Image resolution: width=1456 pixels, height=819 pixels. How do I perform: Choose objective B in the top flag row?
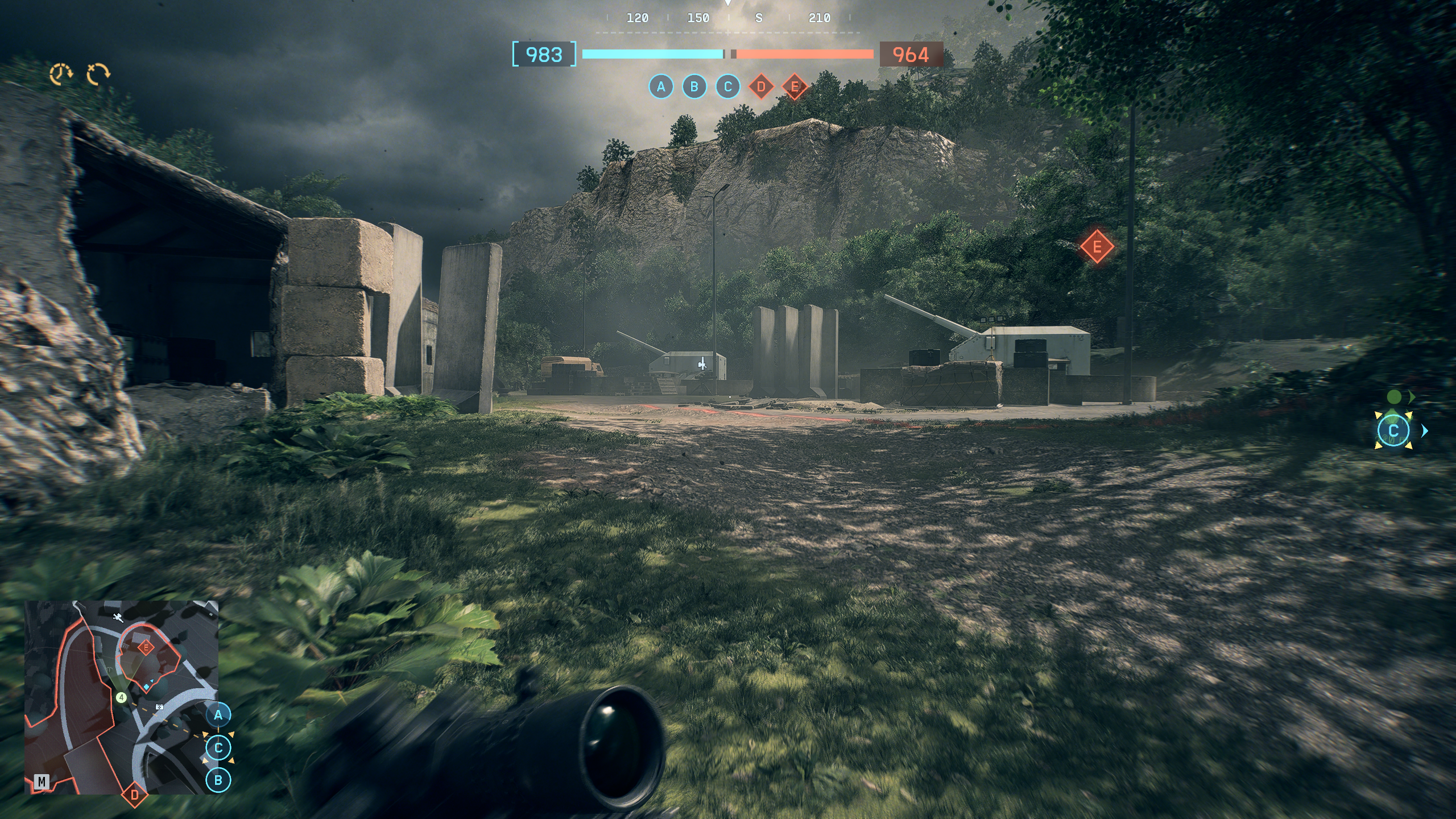click(694, 87)
